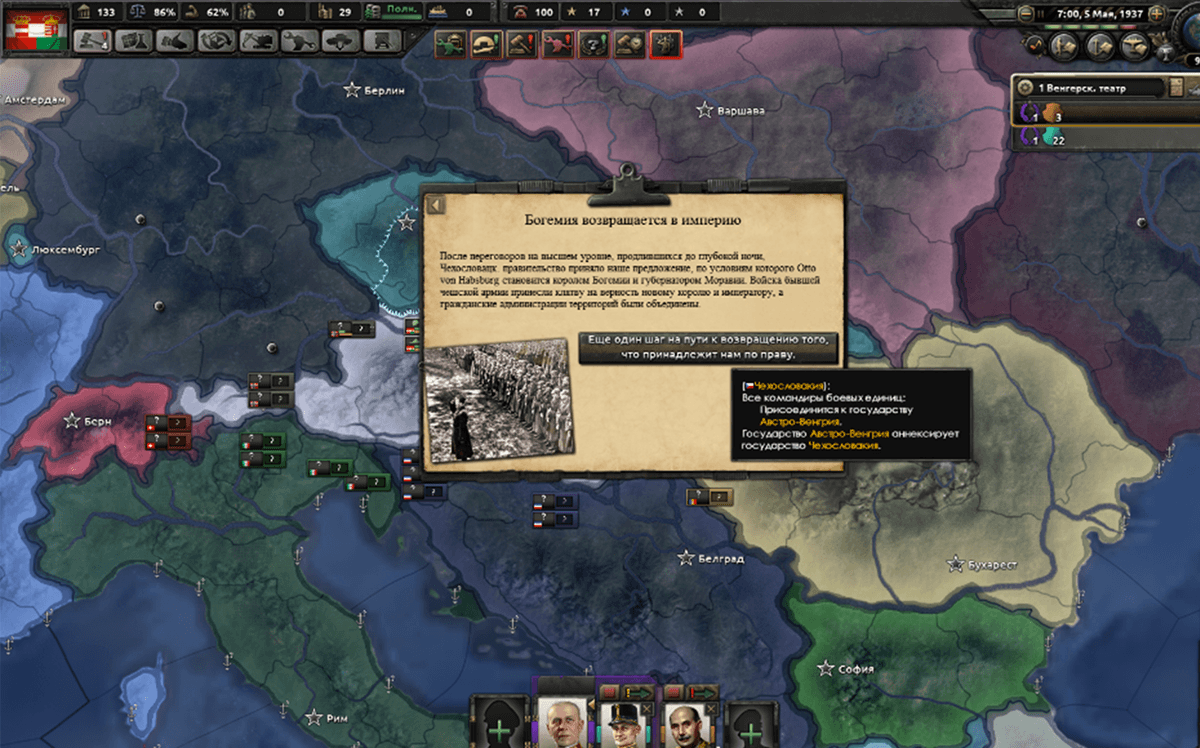Open the decisions gavel menu
This screenshot has width=1200, height=748.
(93, 42)
